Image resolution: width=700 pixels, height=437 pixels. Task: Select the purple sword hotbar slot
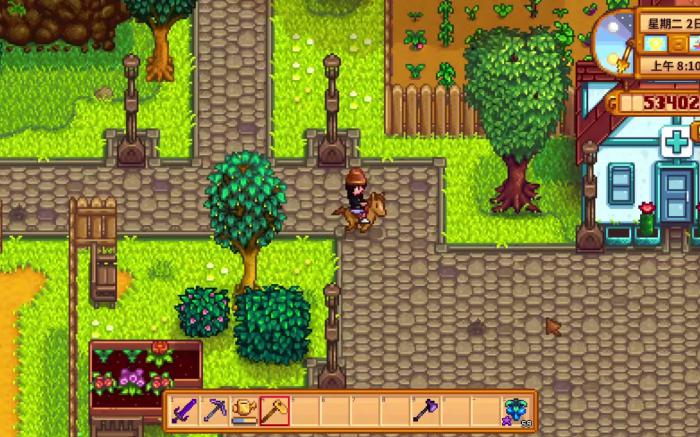pos(185,410)
